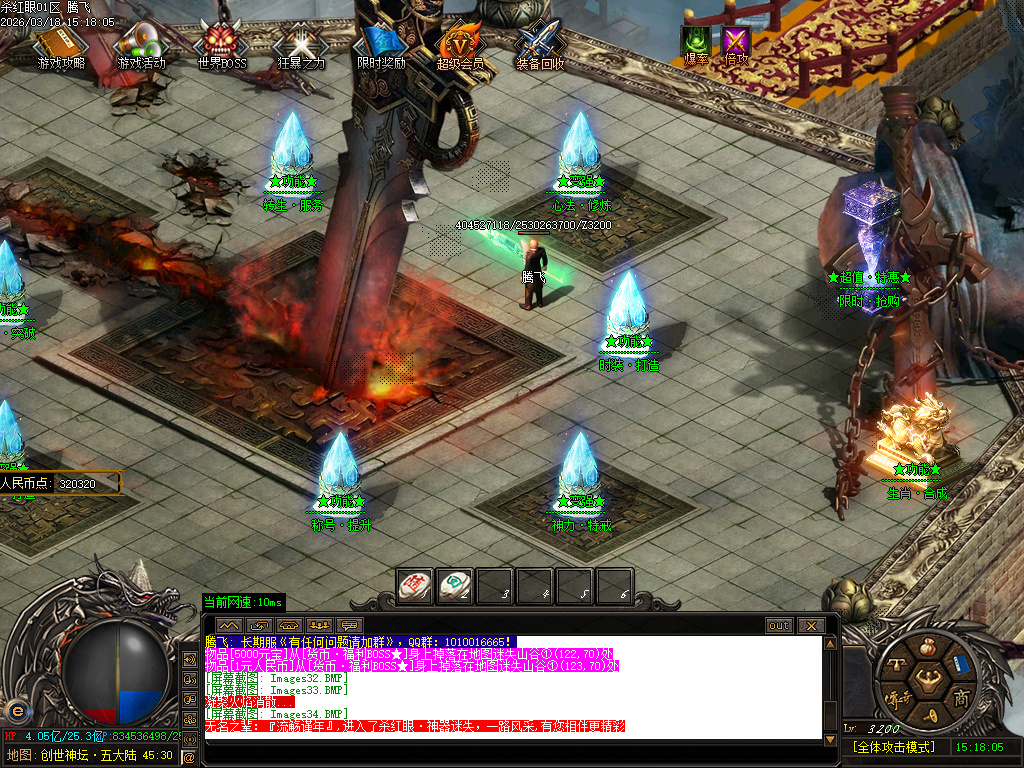Open the 游戏攻略 game guide icon

click(61, 44)
